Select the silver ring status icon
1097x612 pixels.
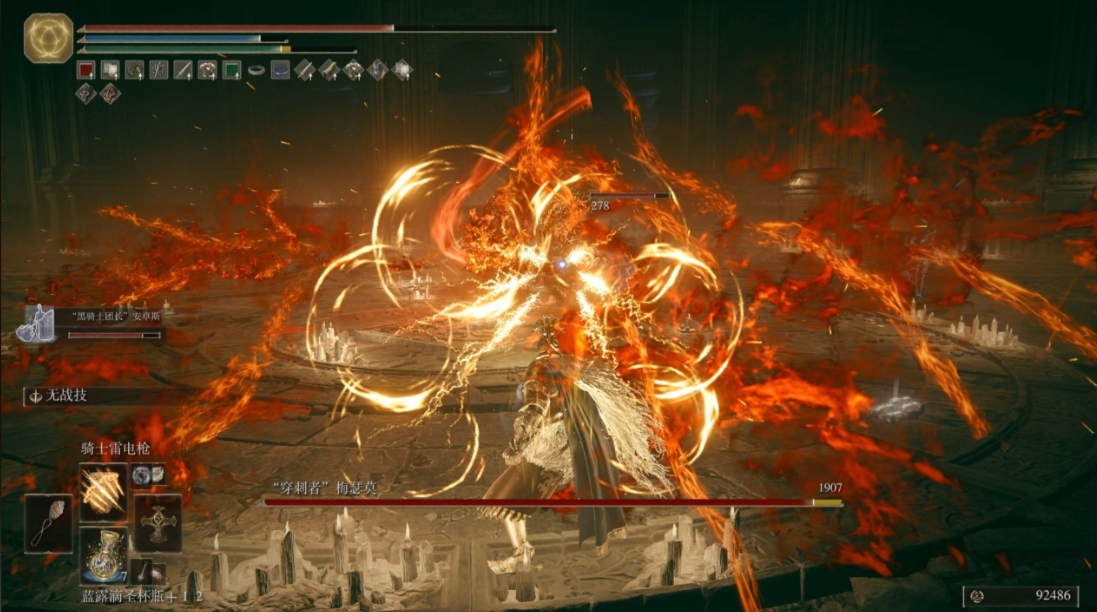coord(256,70)
